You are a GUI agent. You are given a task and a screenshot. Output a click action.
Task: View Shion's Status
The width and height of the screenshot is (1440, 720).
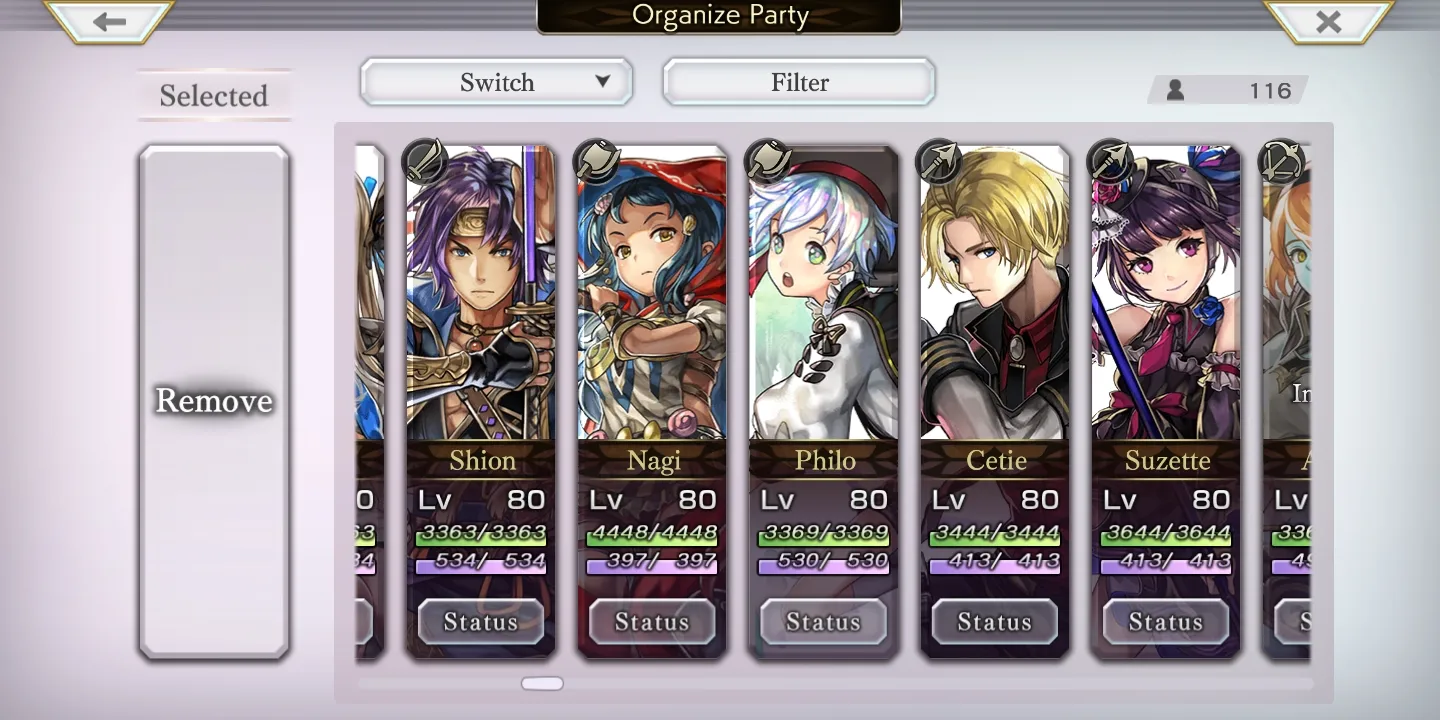pos(481,622)
